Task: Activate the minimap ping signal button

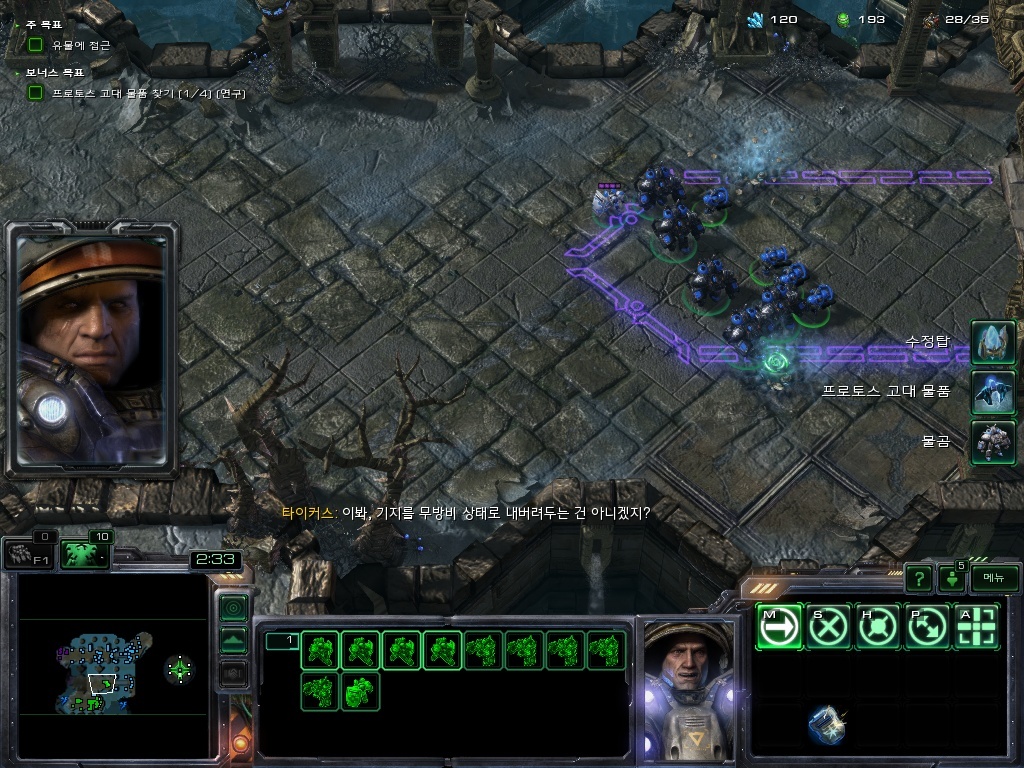Action: pyautogui.click(x=233, y=607)
